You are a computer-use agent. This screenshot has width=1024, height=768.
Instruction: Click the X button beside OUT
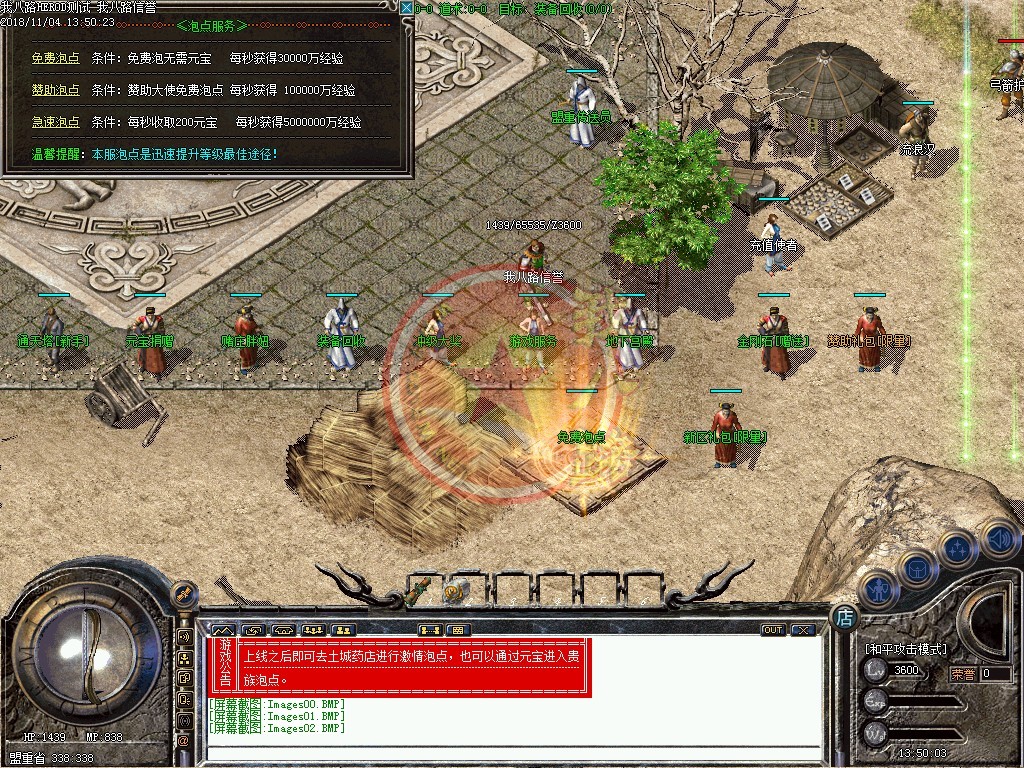pyautogui.click(x=802, y=630)
